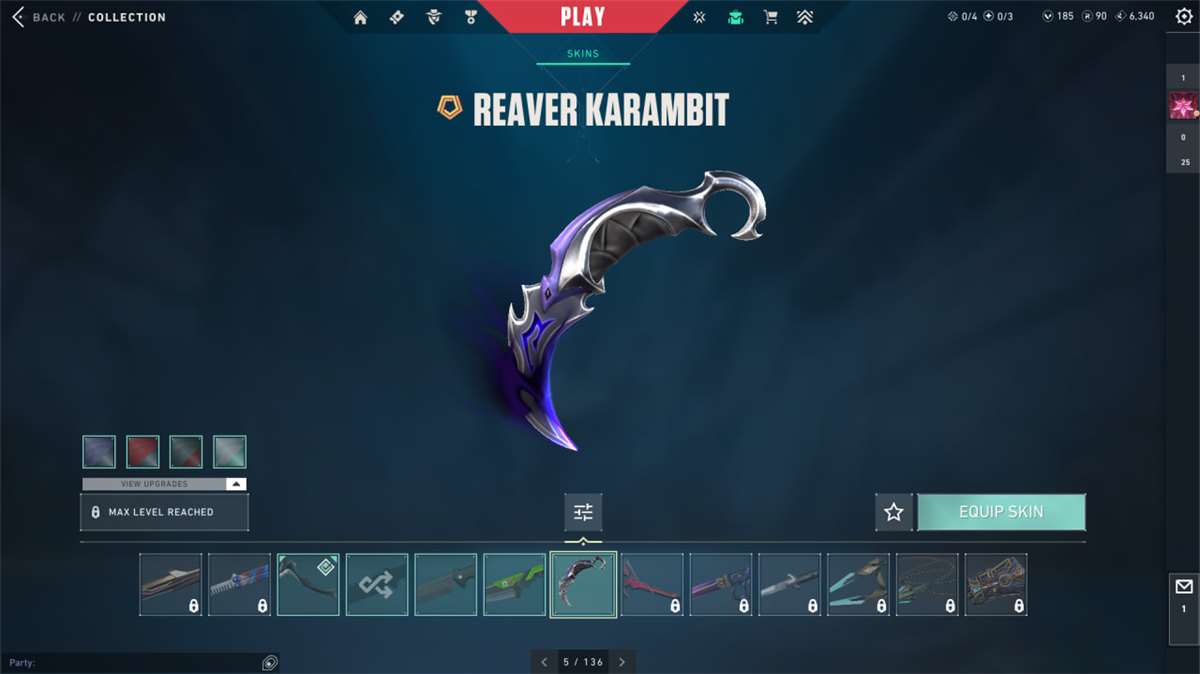Screen dimensions: 1200x674
Task: Select the green knife skin thumbnail
Action: pos(514,584)
